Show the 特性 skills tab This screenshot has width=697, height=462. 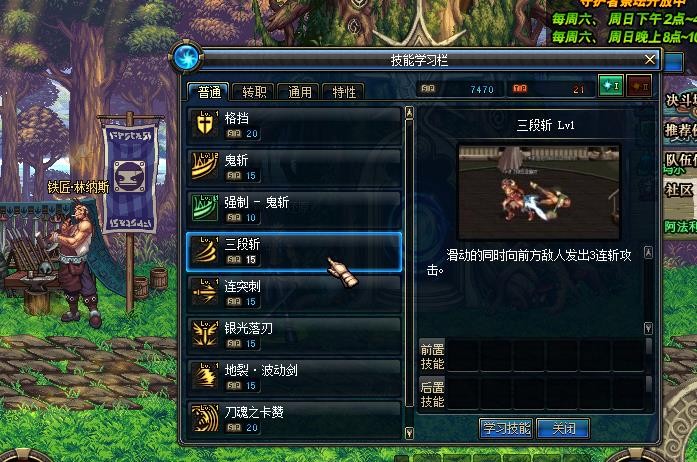point(343,92)
